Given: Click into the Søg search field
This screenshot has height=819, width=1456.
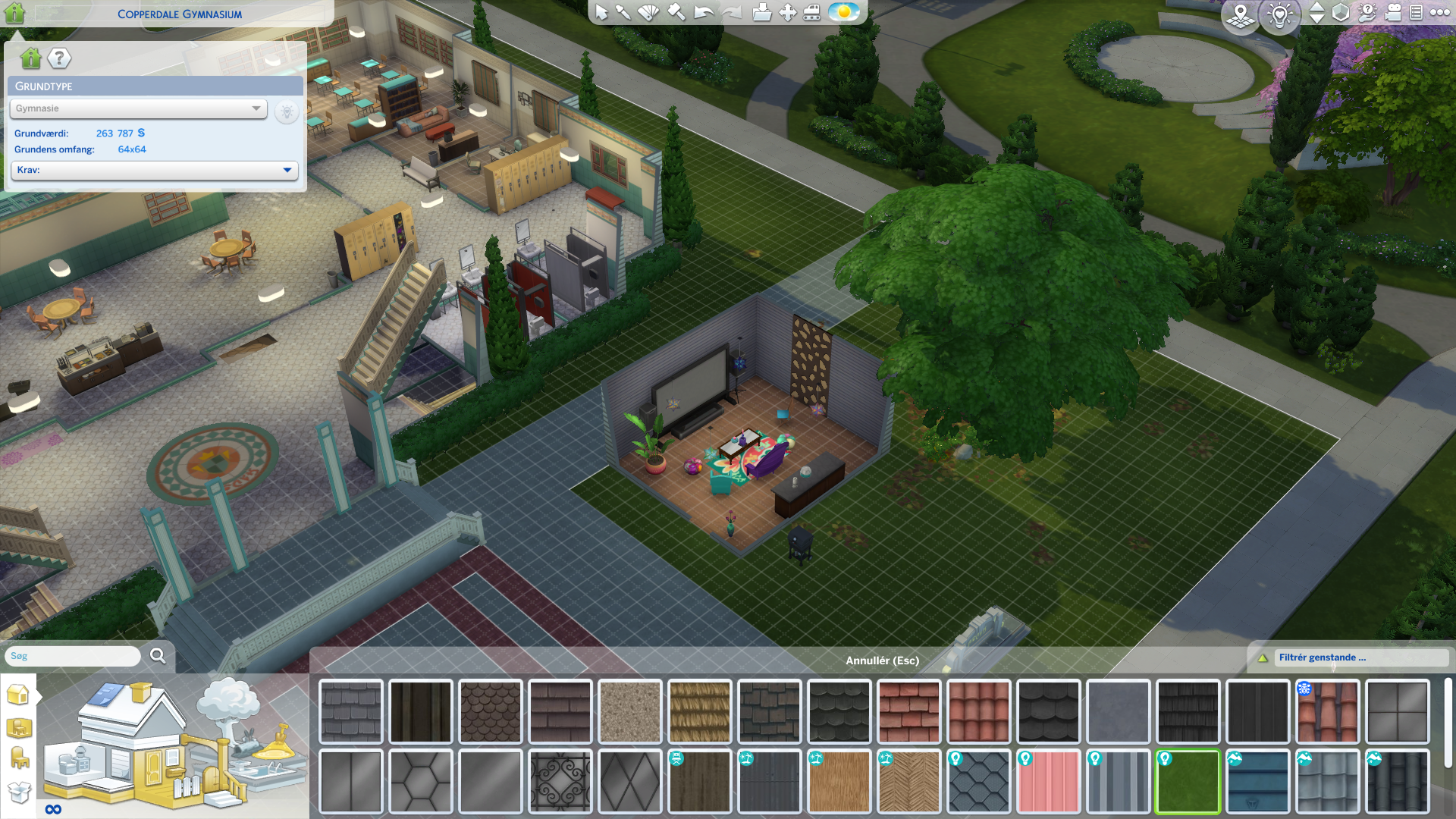Looking at the screenshot, I should pyautogui.click(x=74, y=656).
